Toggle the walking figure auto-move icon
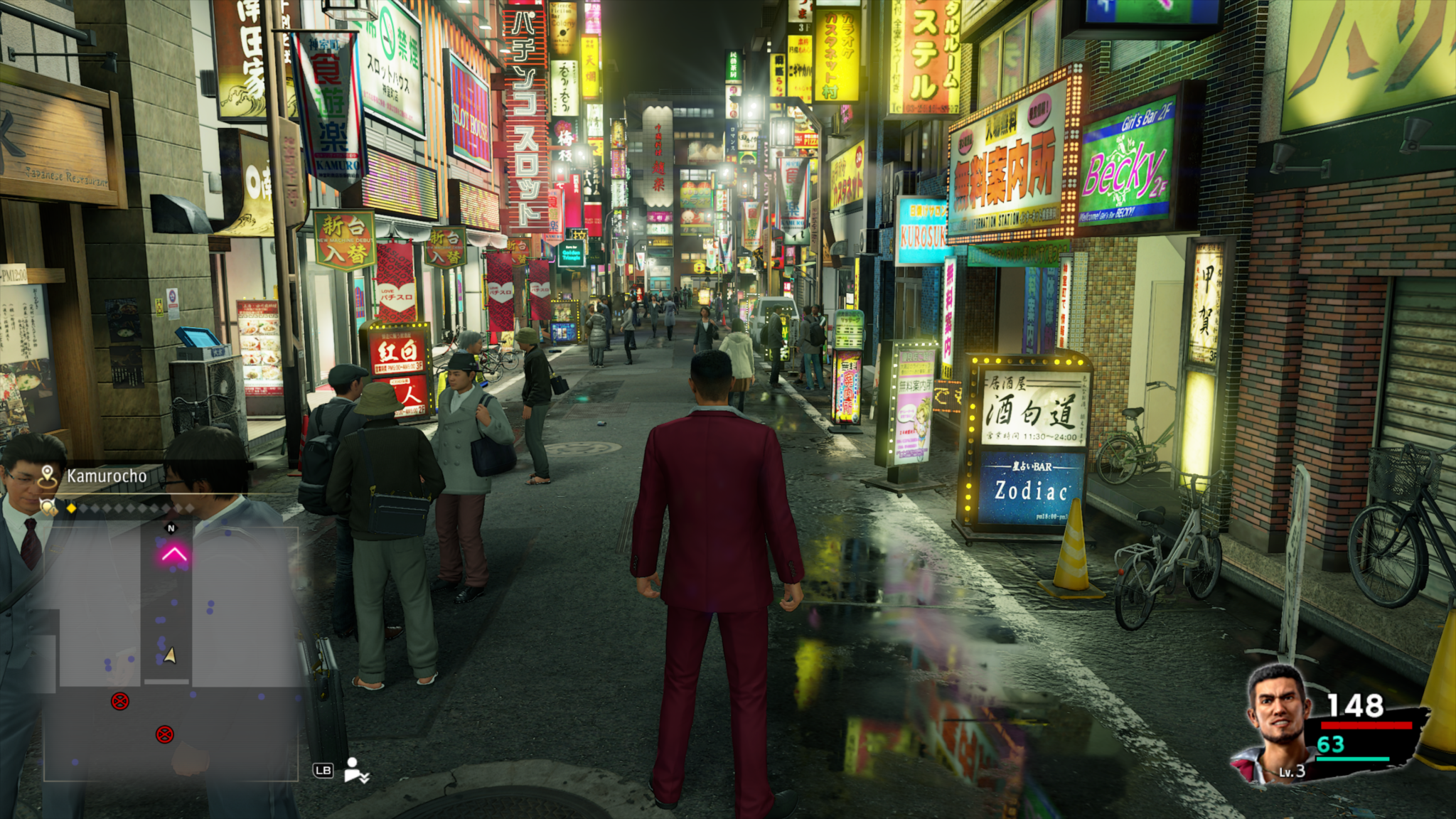Viewport: 1456px width, 819px height. point(355,770)
